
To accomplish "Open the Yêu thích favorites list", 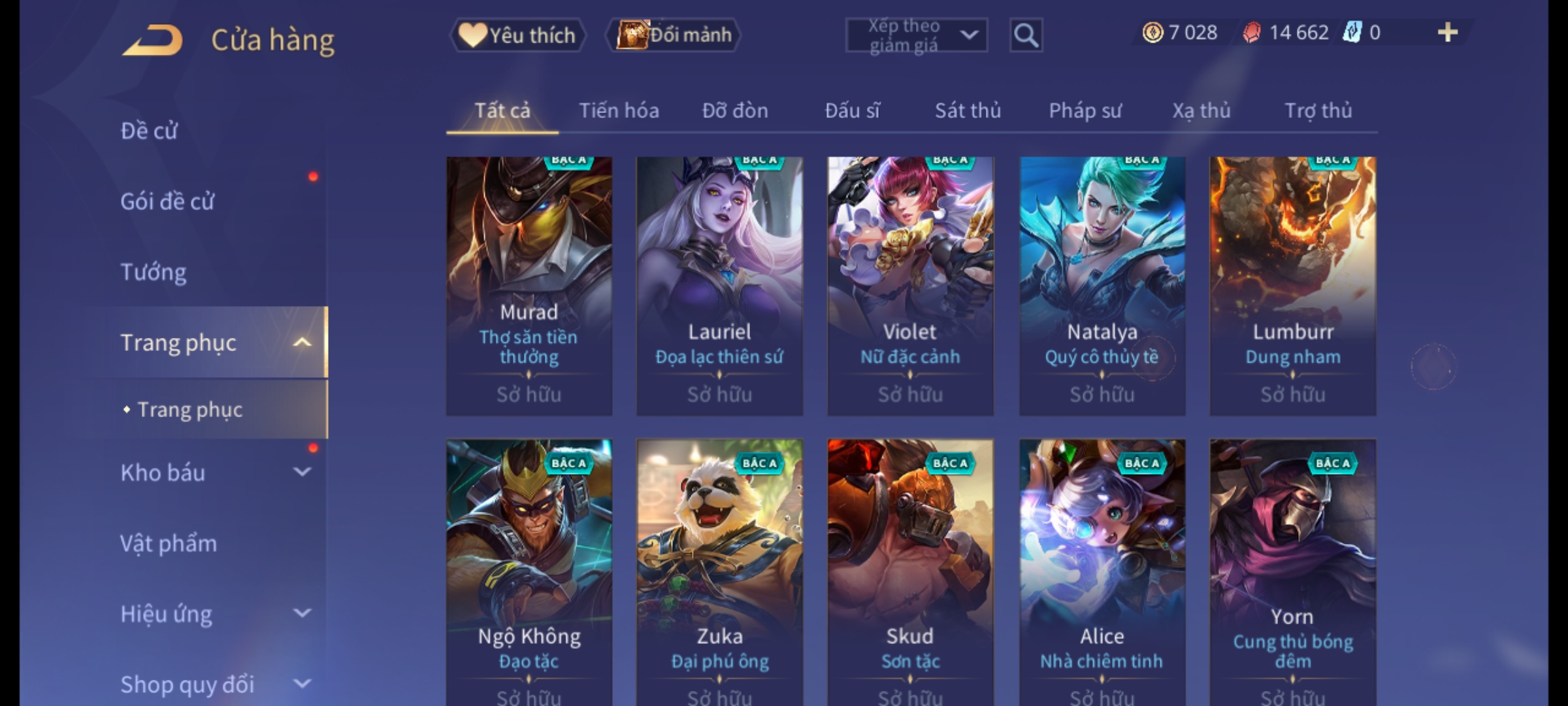I will (x=517, y=35).
